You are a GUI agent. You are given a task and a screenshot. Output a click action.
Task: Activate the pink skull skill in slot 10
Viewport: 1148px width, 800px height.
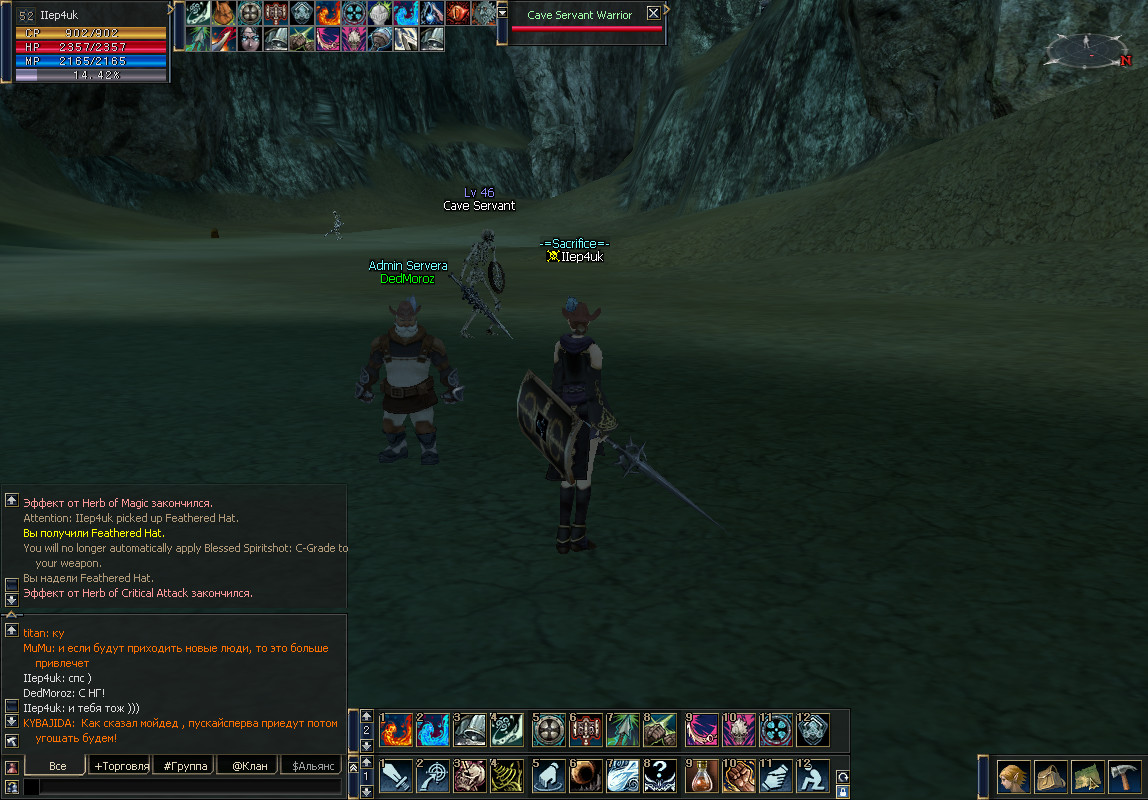[739, 730]
